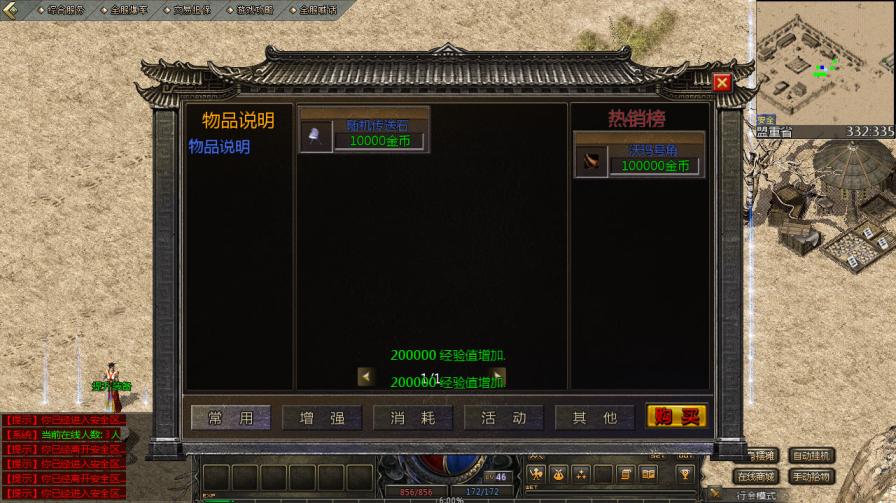
Task: Go to the previous shop page arrow
Action: [366, 376]
